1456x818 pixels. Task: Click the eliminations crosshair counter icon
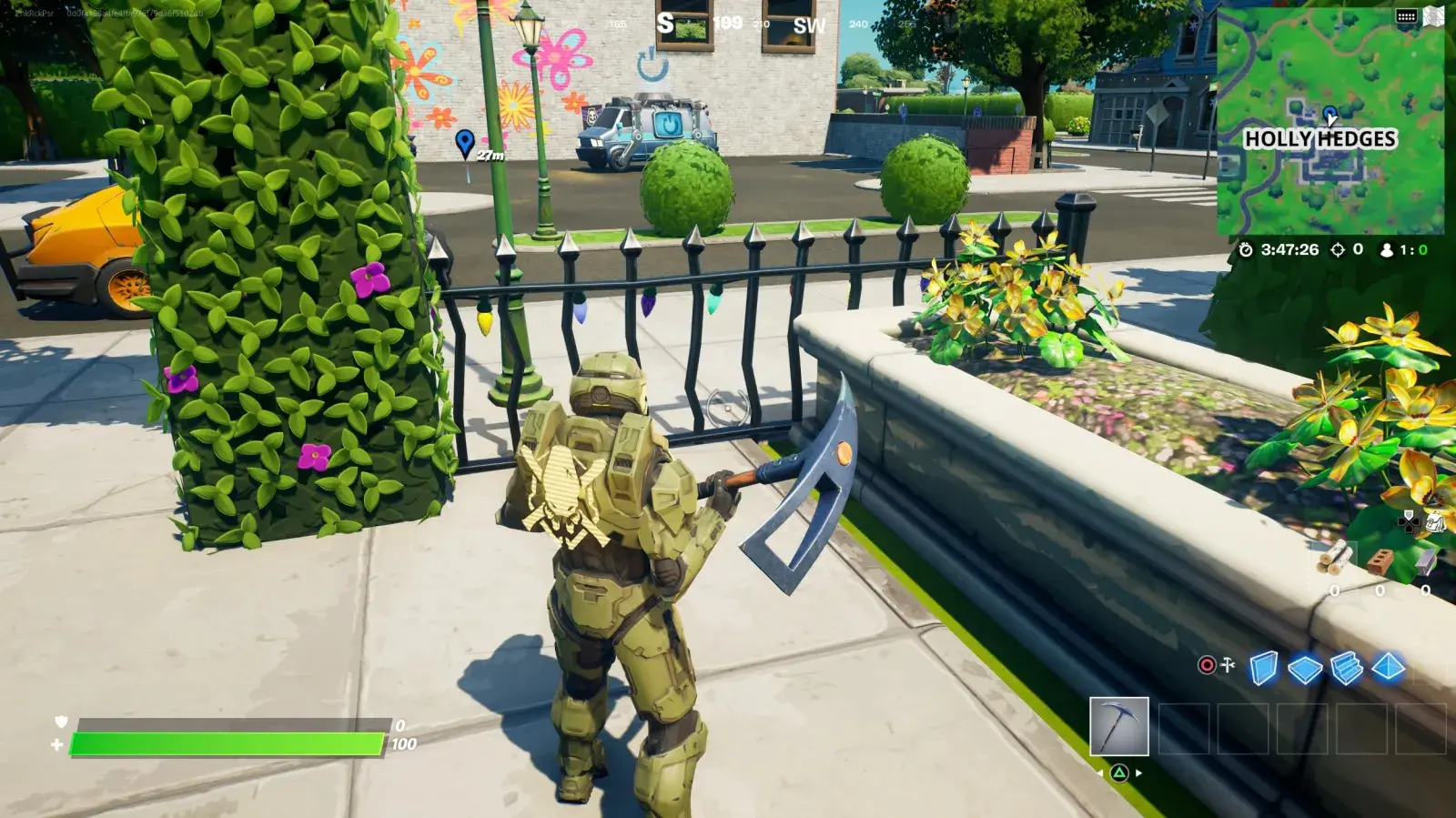tap(1338, 249)
